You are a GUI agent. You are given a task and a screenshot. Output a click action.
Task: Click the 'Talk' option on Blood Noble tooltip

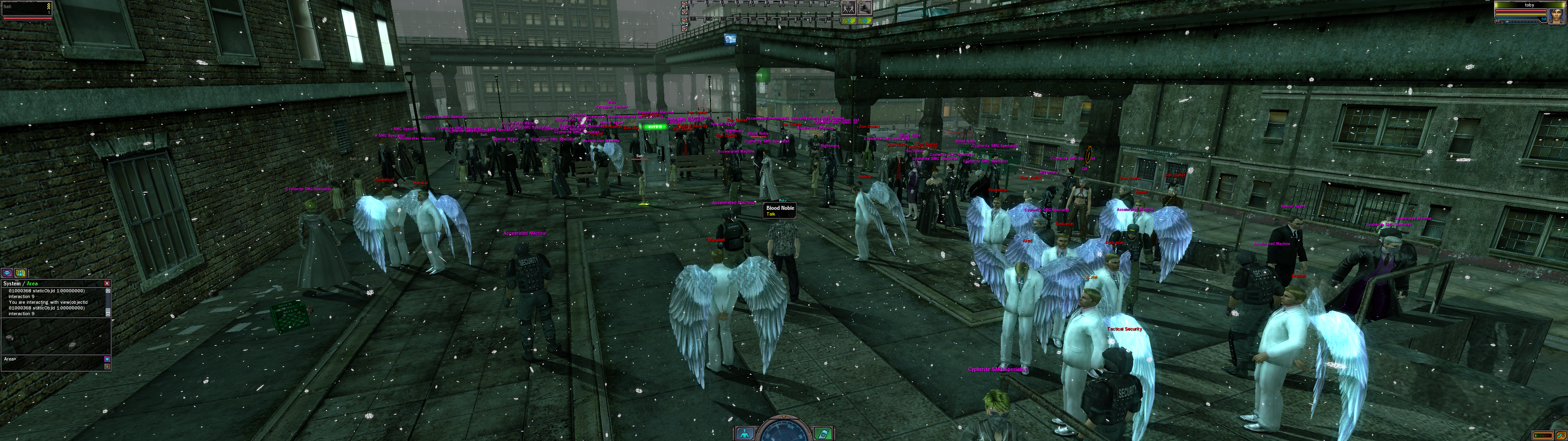771,214
